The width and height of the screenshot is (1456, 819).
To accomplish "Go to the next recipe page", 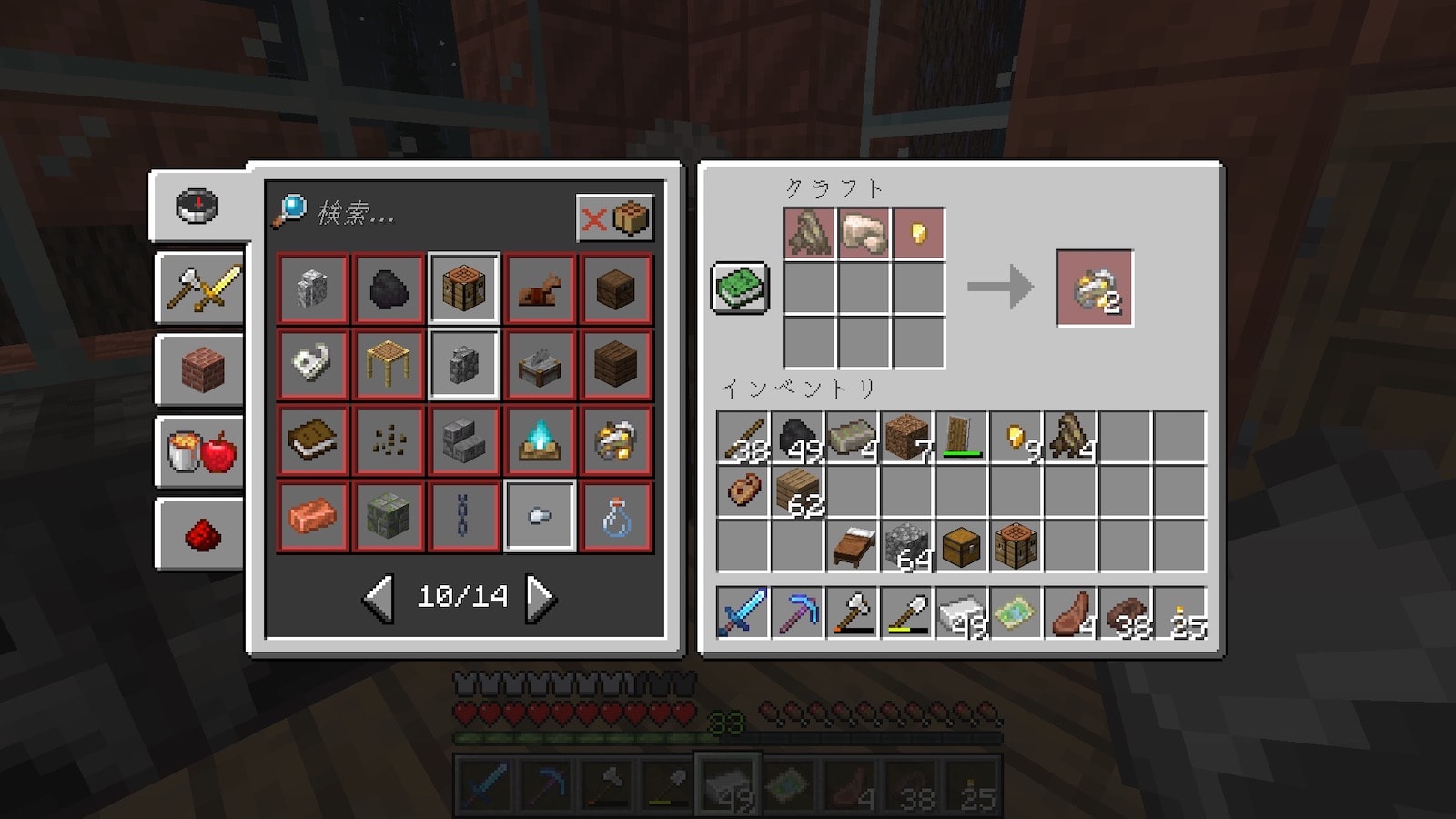I will tap(541, 597).
